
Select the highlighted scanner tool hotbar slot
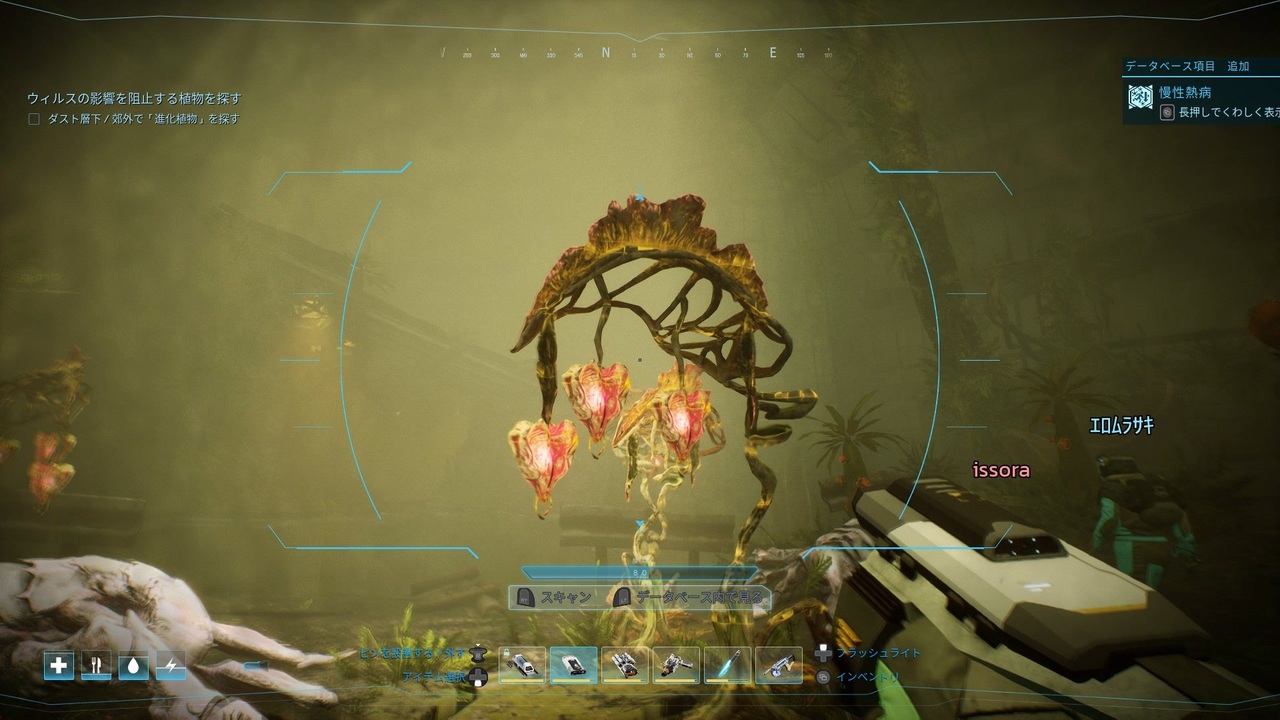pos(574,665)
